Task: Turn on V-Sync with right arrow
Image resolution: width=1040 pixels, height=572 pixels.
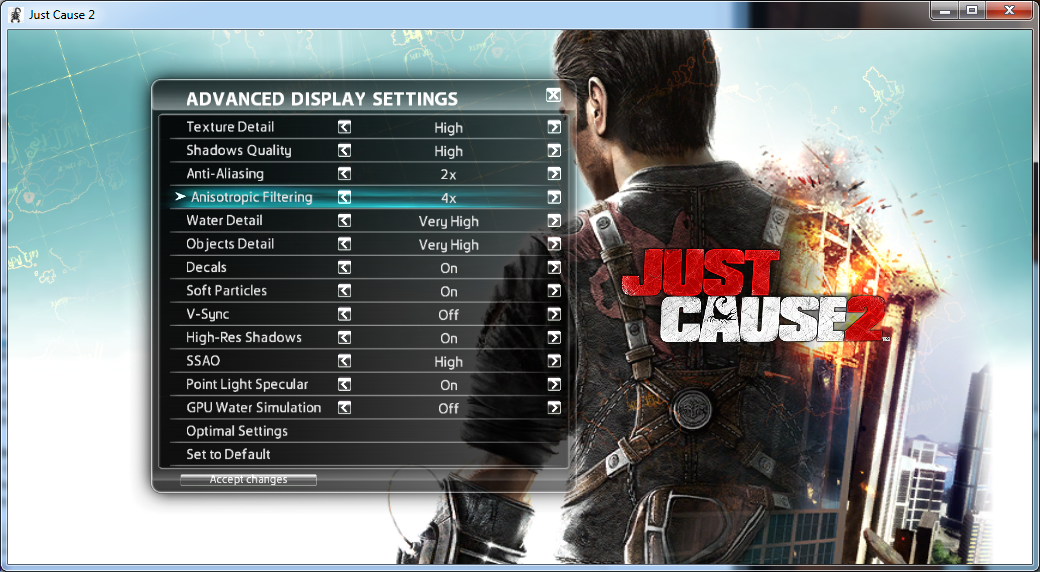Action: (553, 314)
